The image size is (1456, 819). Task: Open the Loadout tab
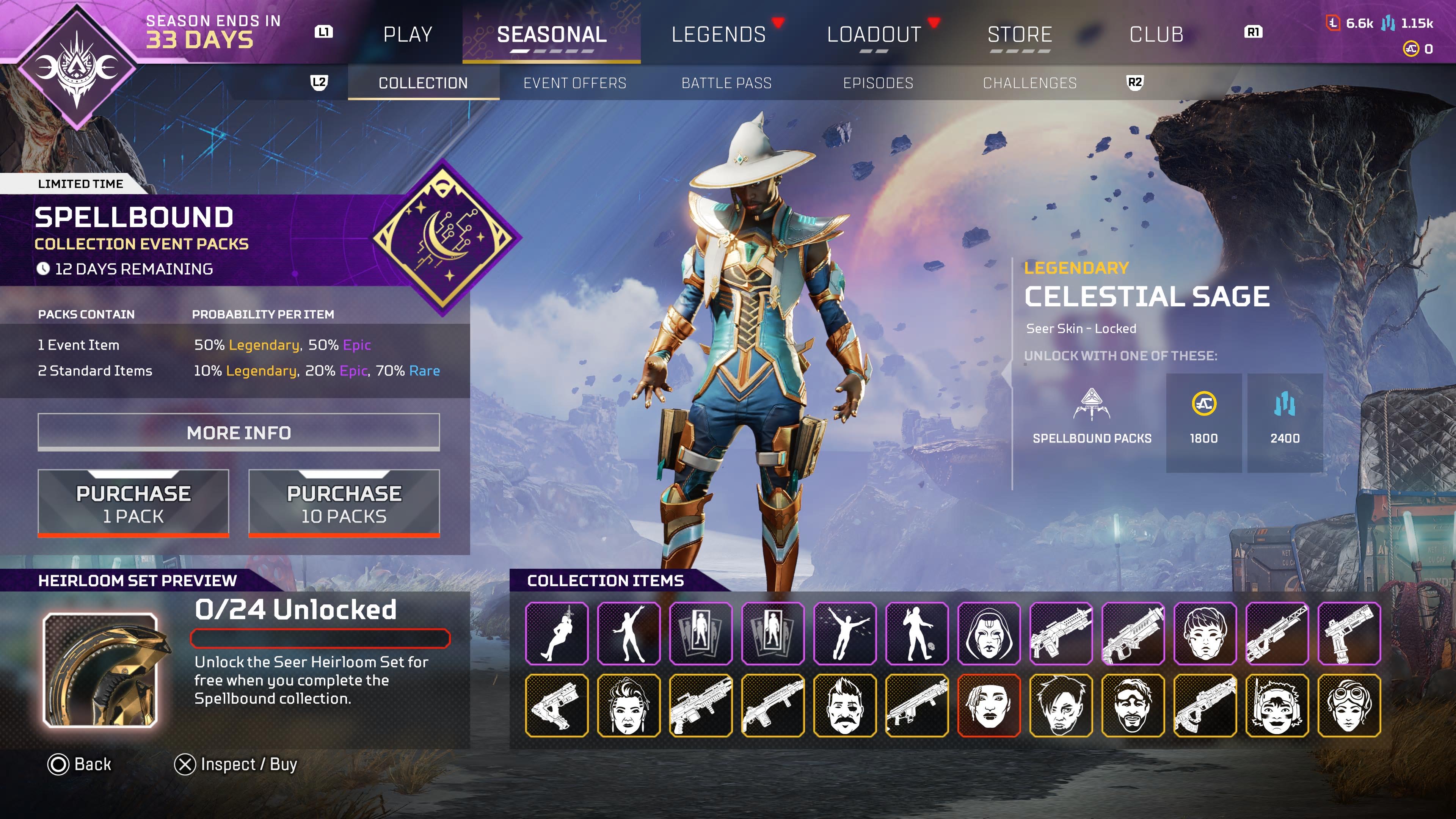pyautogui.click(x=874, y=35)
